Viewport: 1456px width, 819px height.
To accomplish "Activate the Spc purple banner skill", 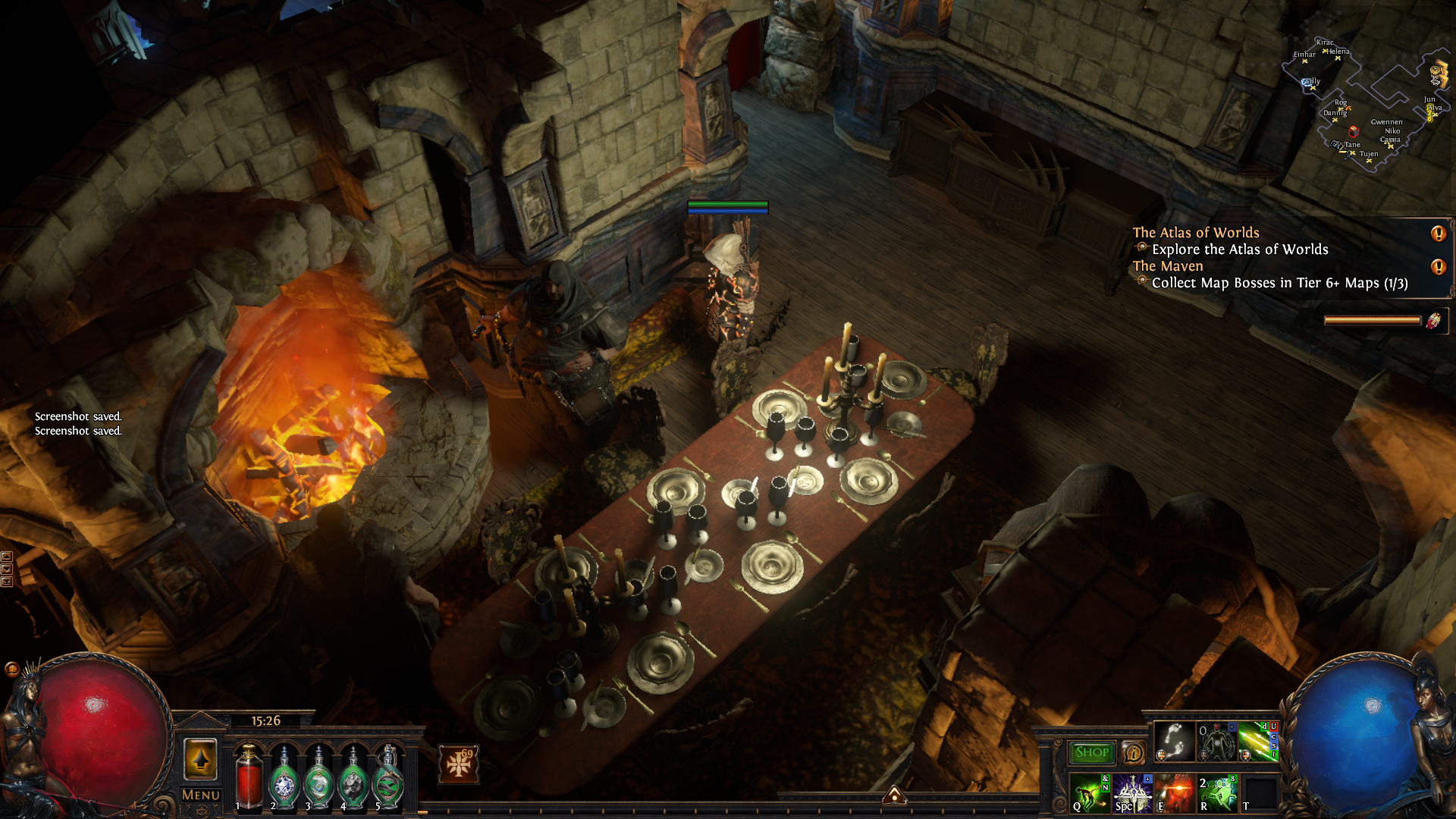I will click(1132, 793).
